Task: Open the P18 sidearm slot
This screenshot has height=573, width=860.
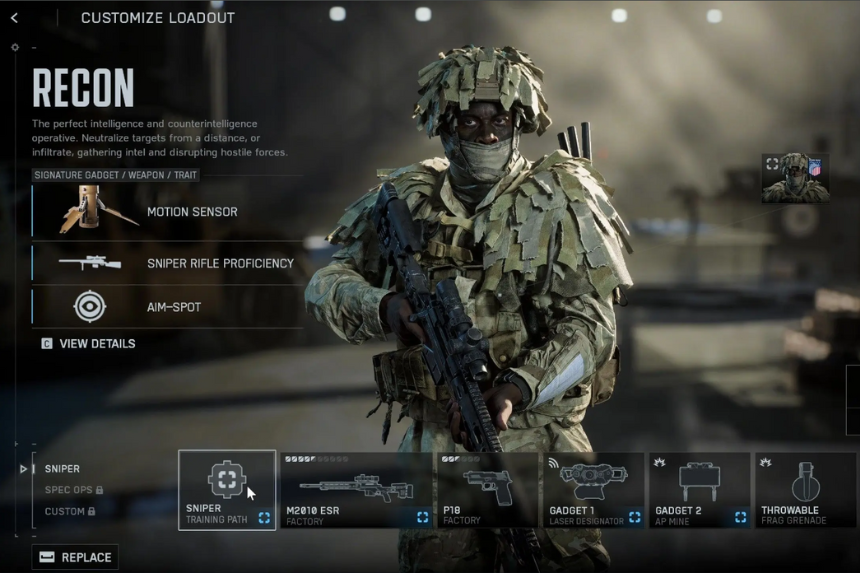Action: [x=487, y=490]
